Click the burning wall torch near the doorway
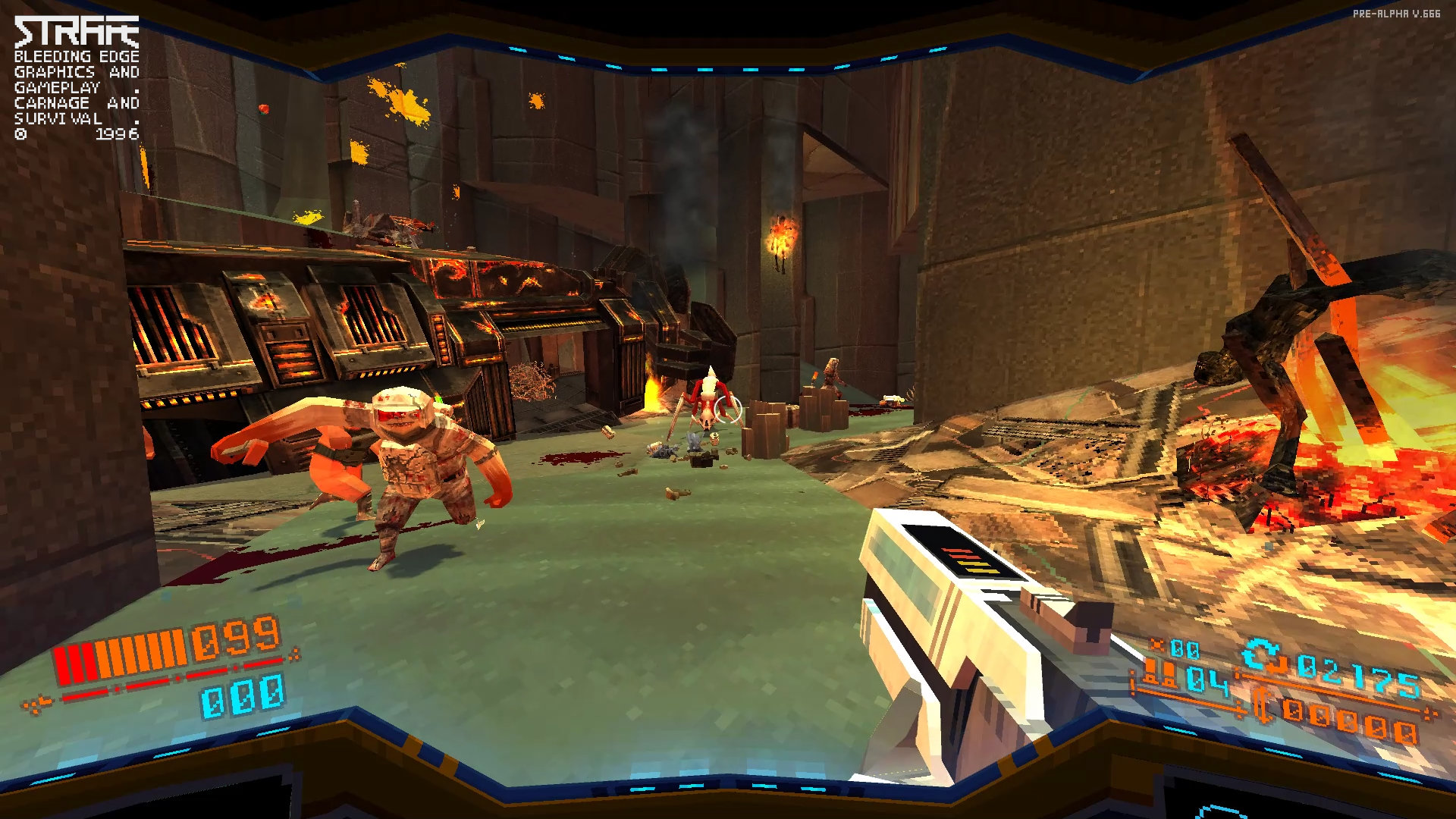 pyautogui.click(x=783, y=235)
